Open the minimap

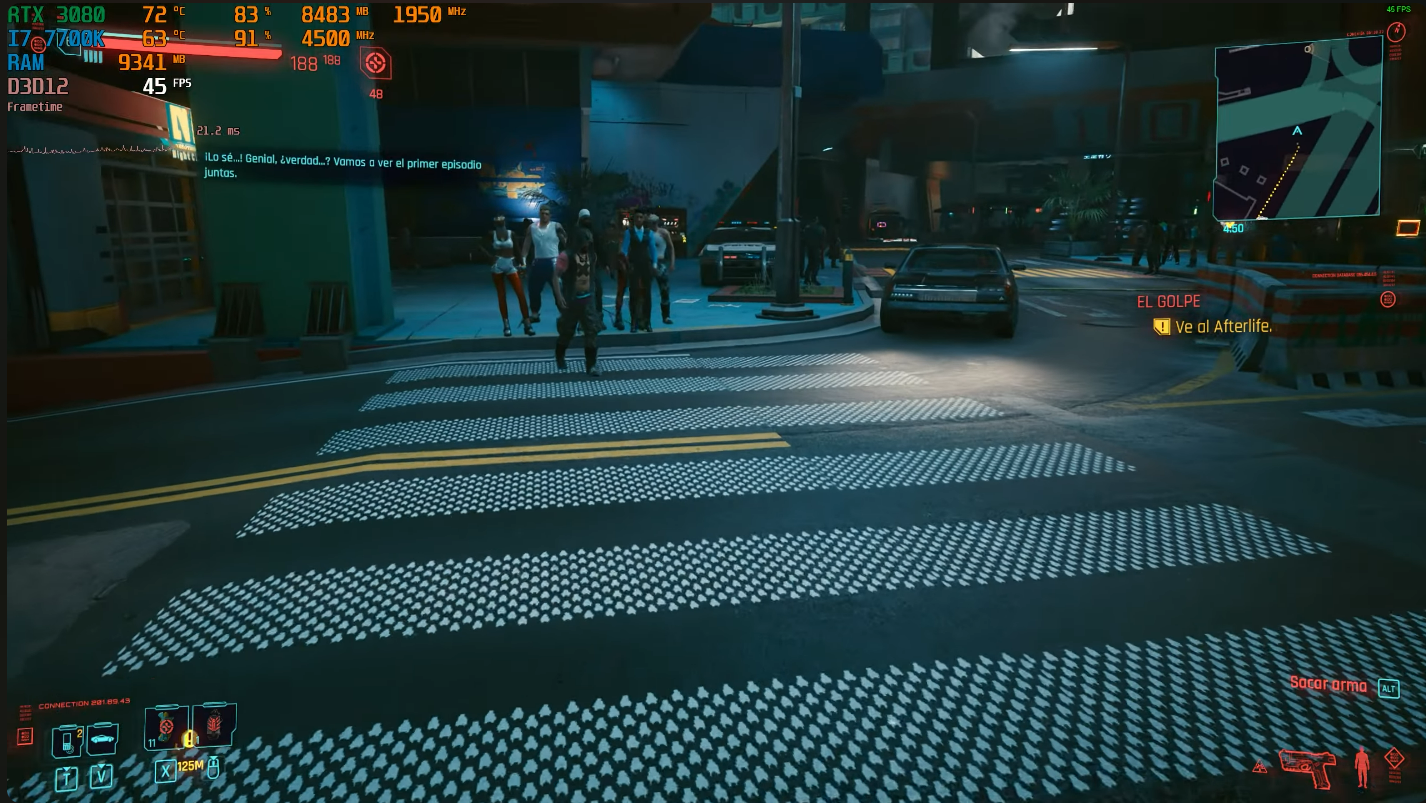click(1298, 130)
